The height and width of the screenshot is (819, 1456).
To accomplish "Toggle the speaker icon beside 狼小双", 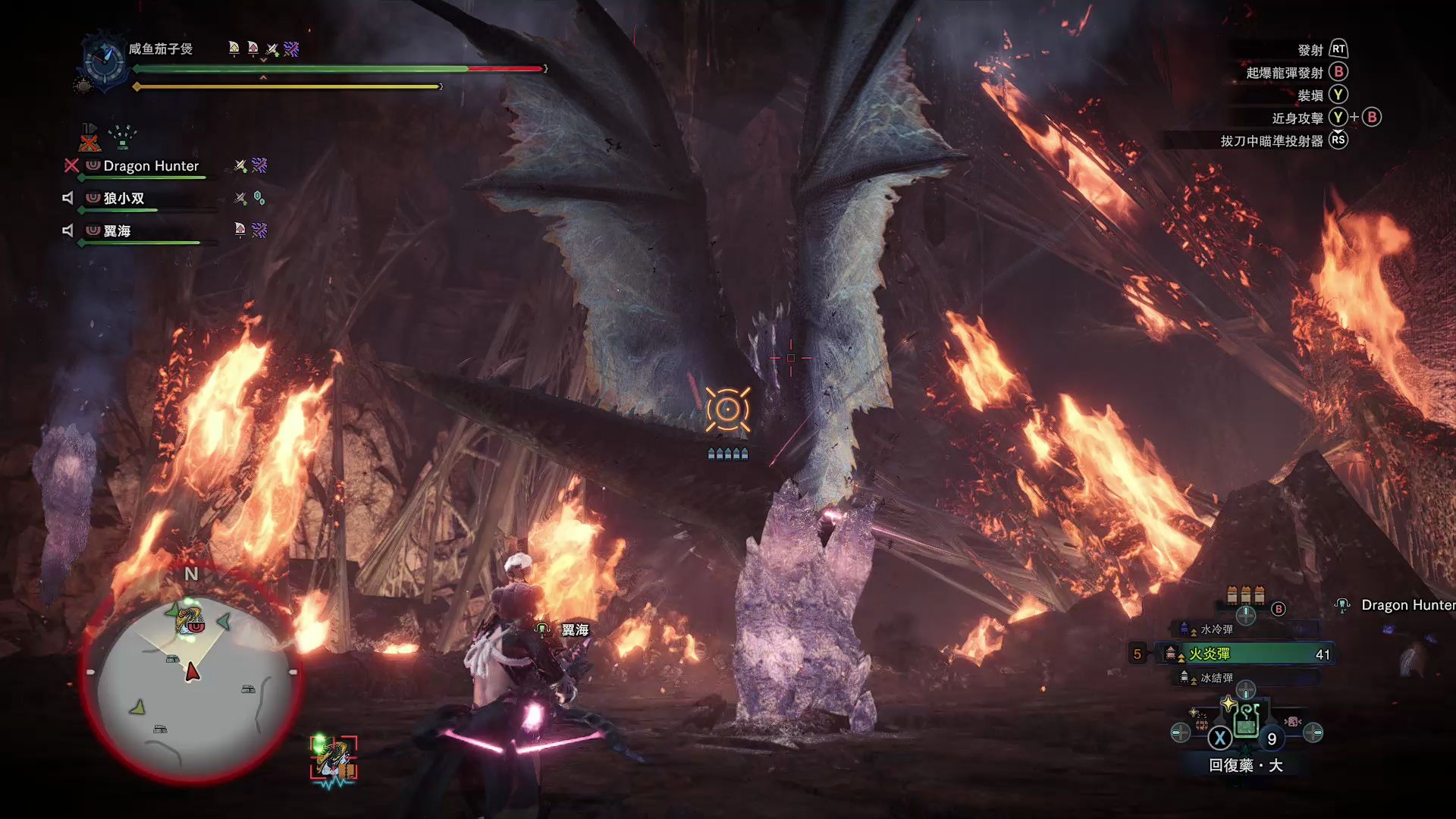I will (x=67, y=198).
